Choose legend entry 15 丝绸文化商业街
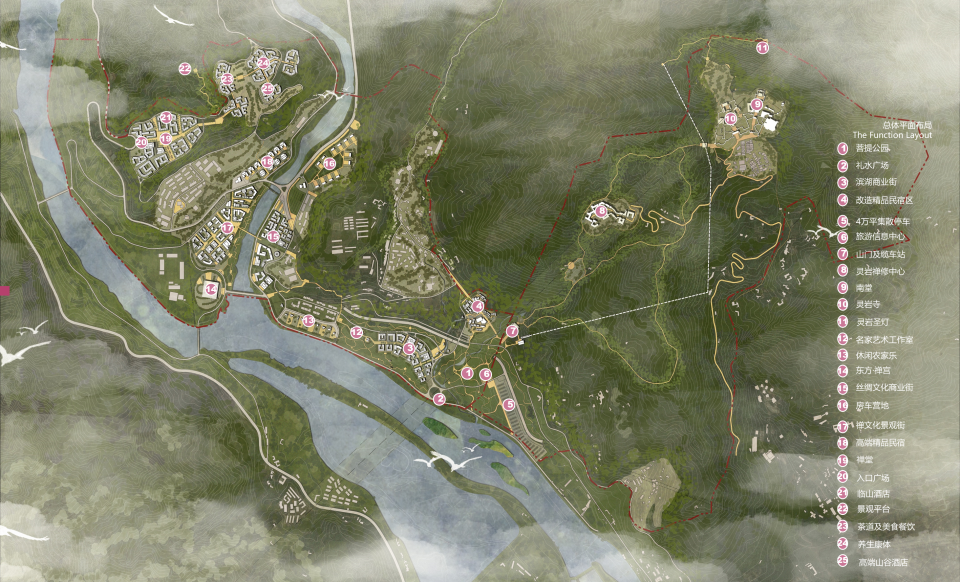 885,389
